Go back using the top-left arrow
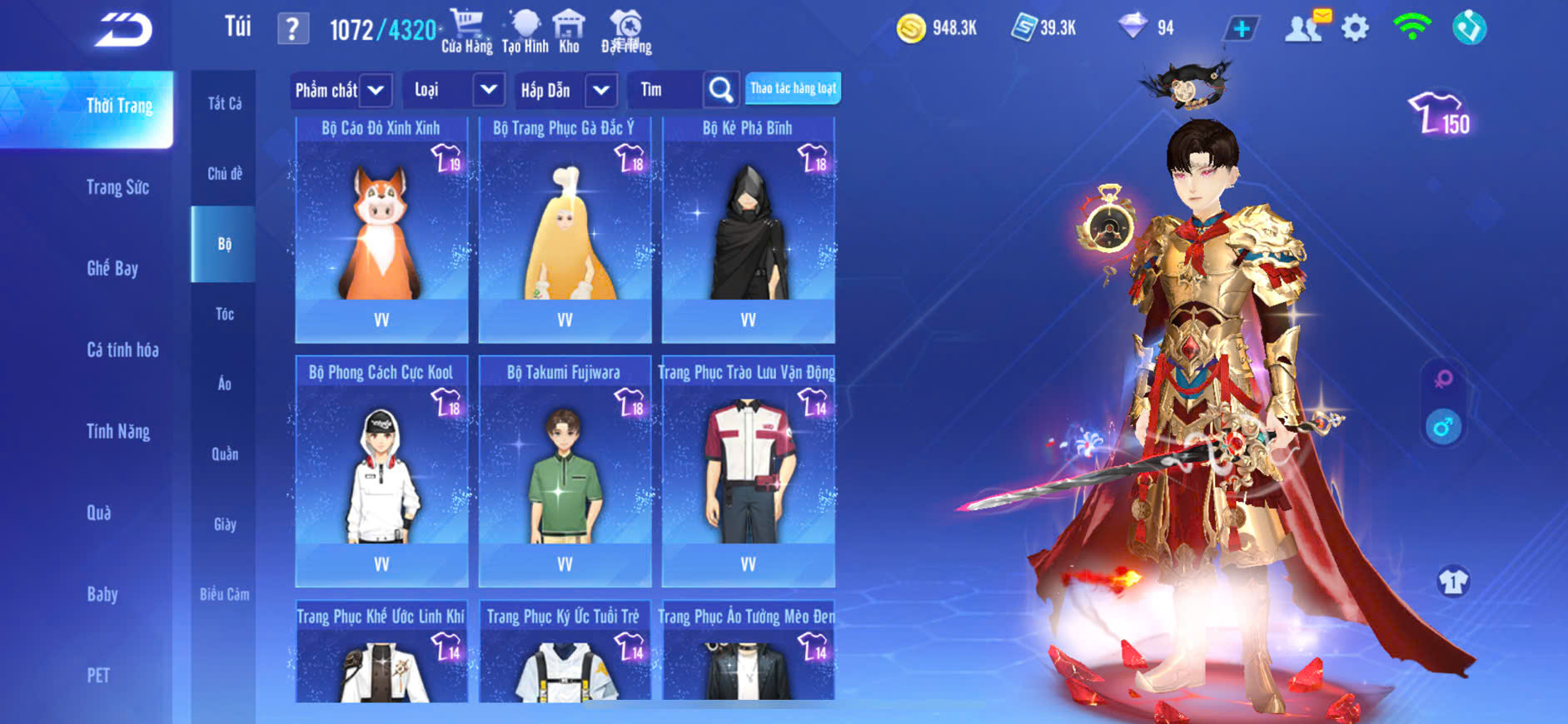The width and height of the screenshot is (1568, 724). (x=123, y=30)
